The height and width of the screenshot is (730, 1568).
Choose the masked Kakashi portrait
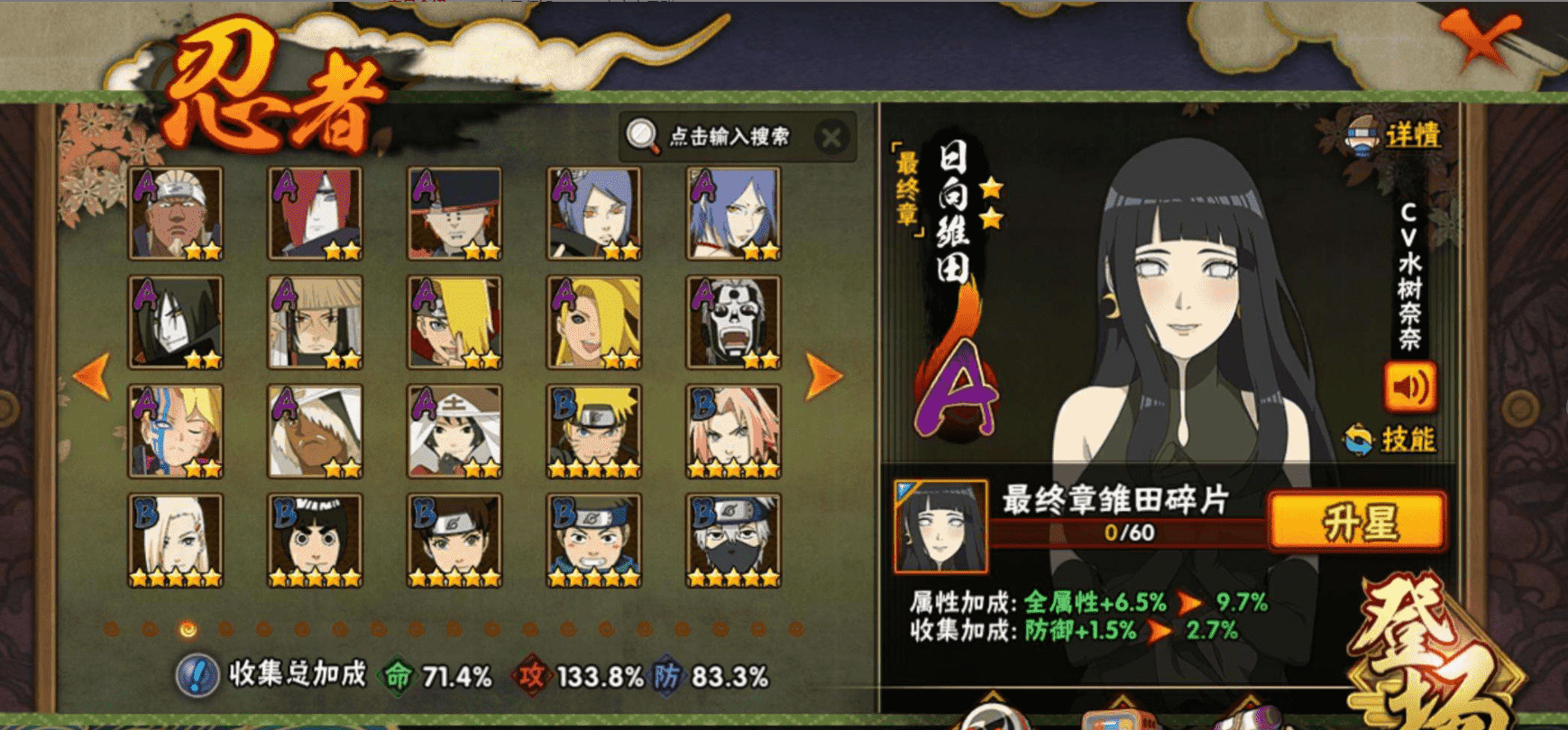pos(733,541)
